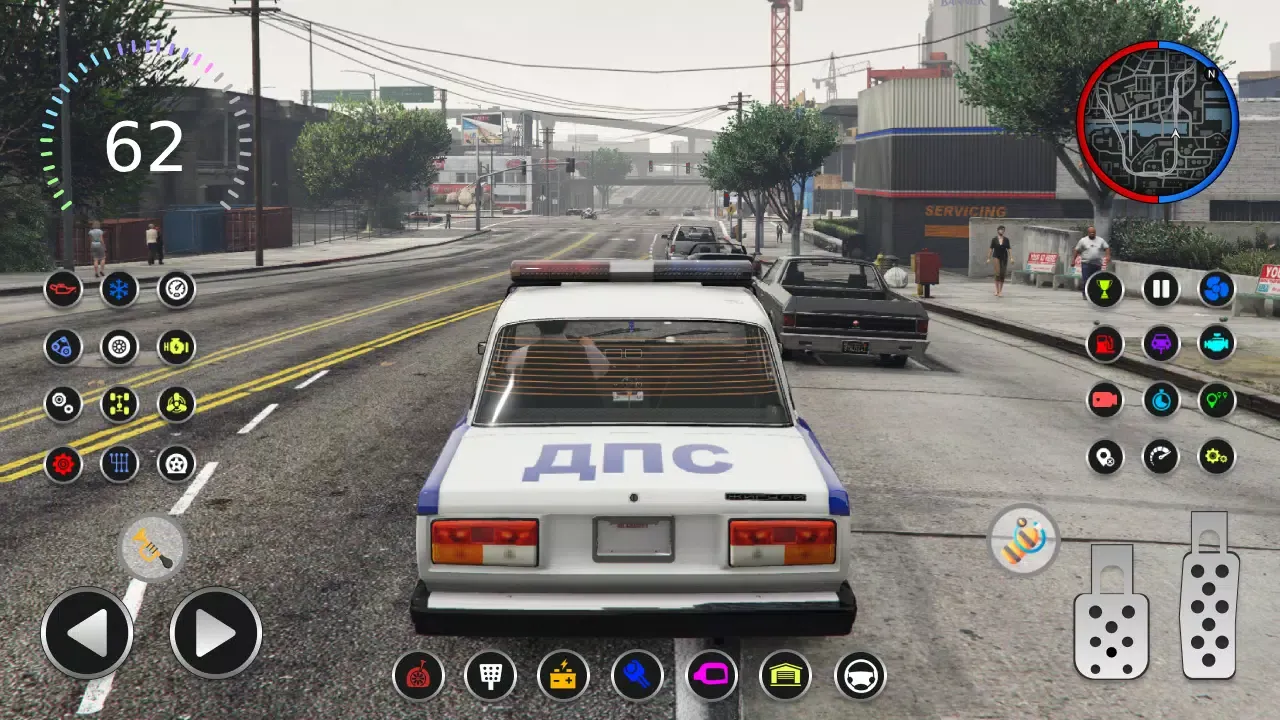
Task: Click the green gear settings icon
Action: 1217,455
